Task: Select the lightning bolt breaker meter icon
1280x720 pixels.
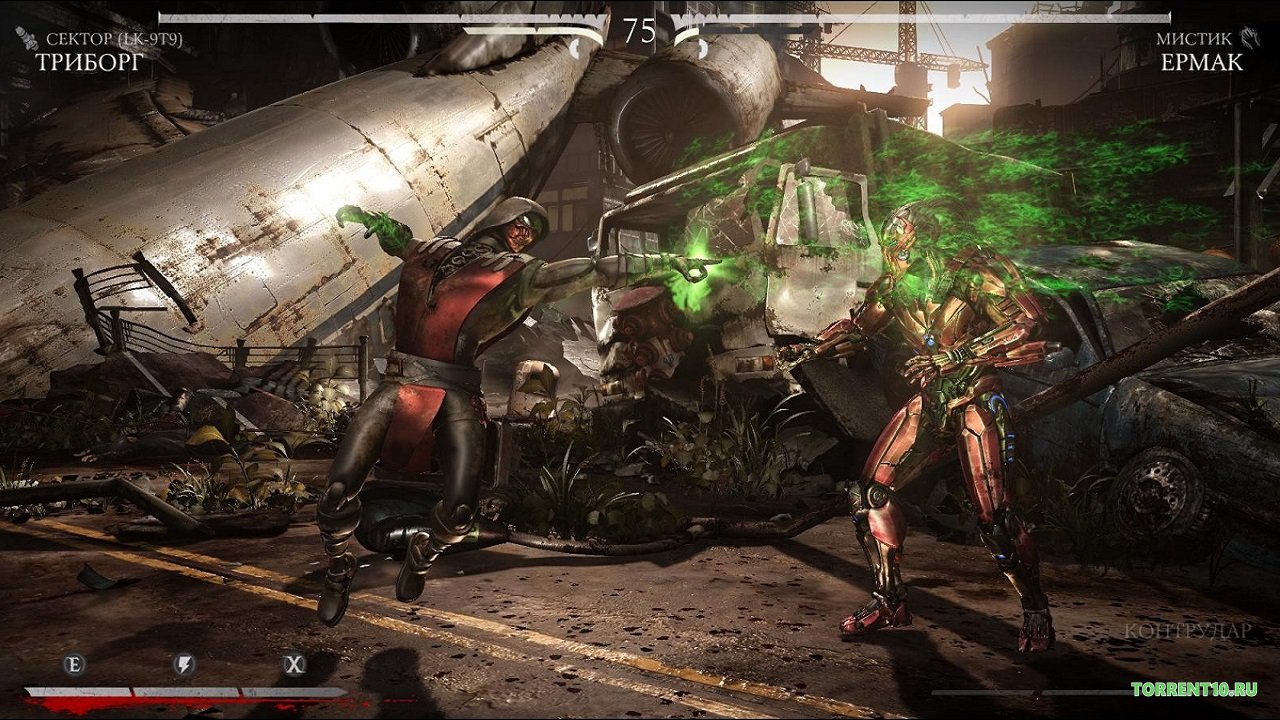Action: pos(184,664)
